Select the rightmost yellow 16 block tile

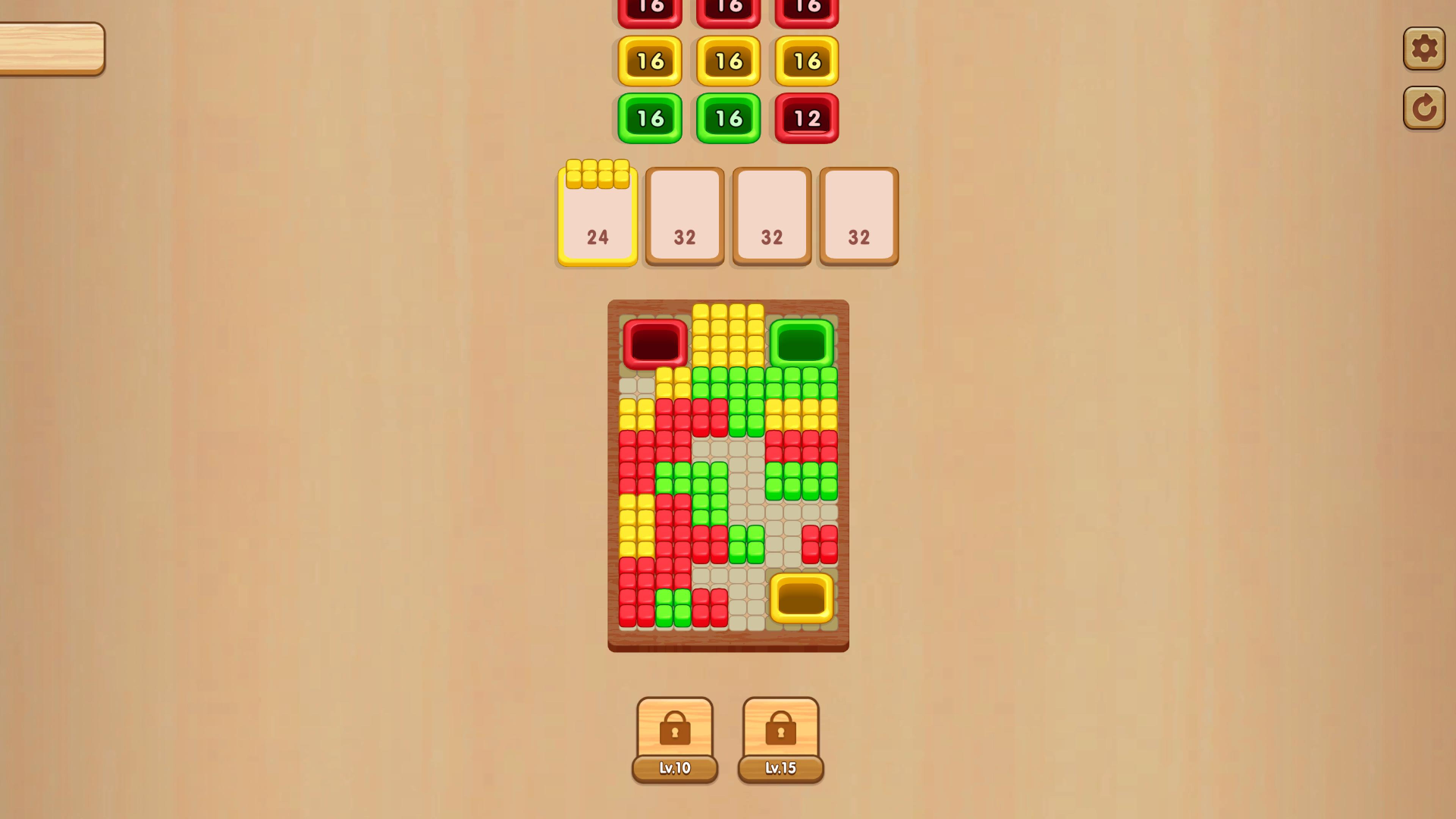point(806,61)
